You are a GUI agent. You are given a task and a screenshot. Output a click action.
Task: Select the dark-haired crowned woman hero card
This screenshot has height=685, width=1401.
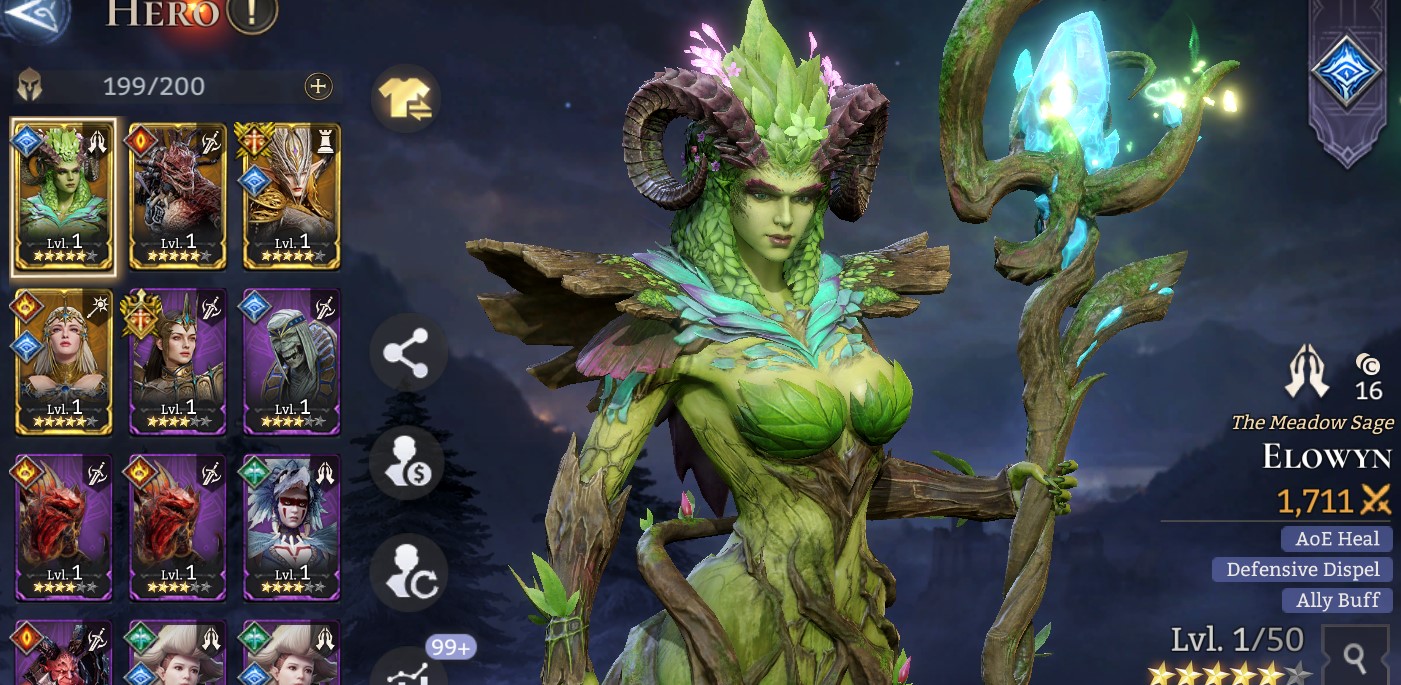[178, 362]
